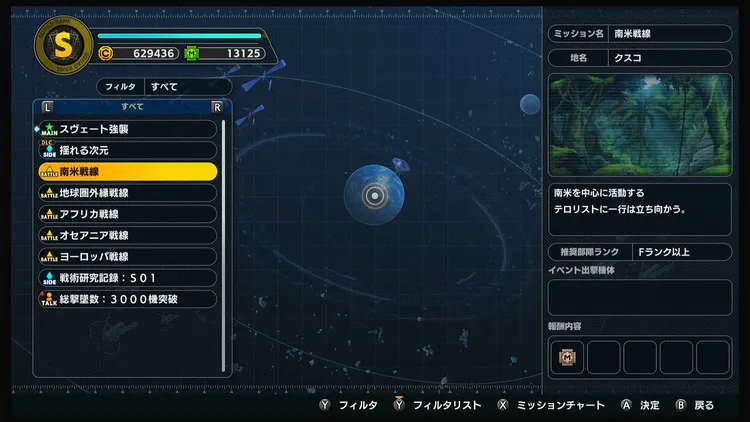Click the first reward item icon
Viewport: 750px width, 422px height.
(566, 357)
